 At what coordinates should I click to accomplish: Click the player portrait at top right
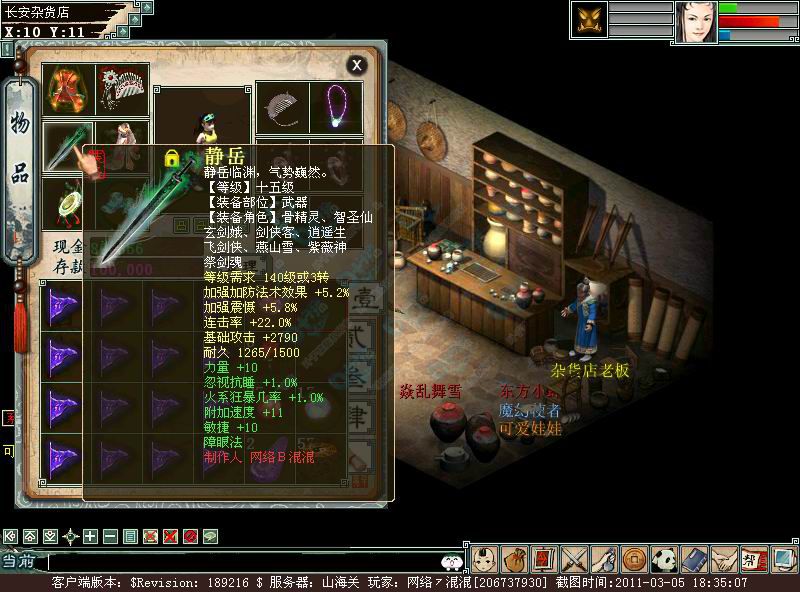pyautogui.click(x=696, y=22)
